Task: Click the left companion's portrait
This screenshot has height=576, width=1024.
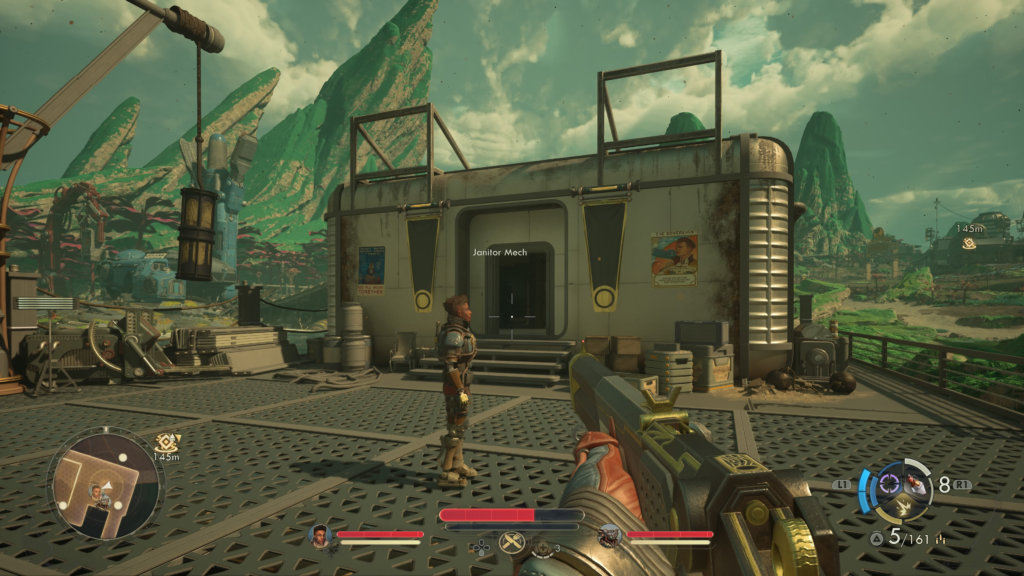Action: coord(320,537)
